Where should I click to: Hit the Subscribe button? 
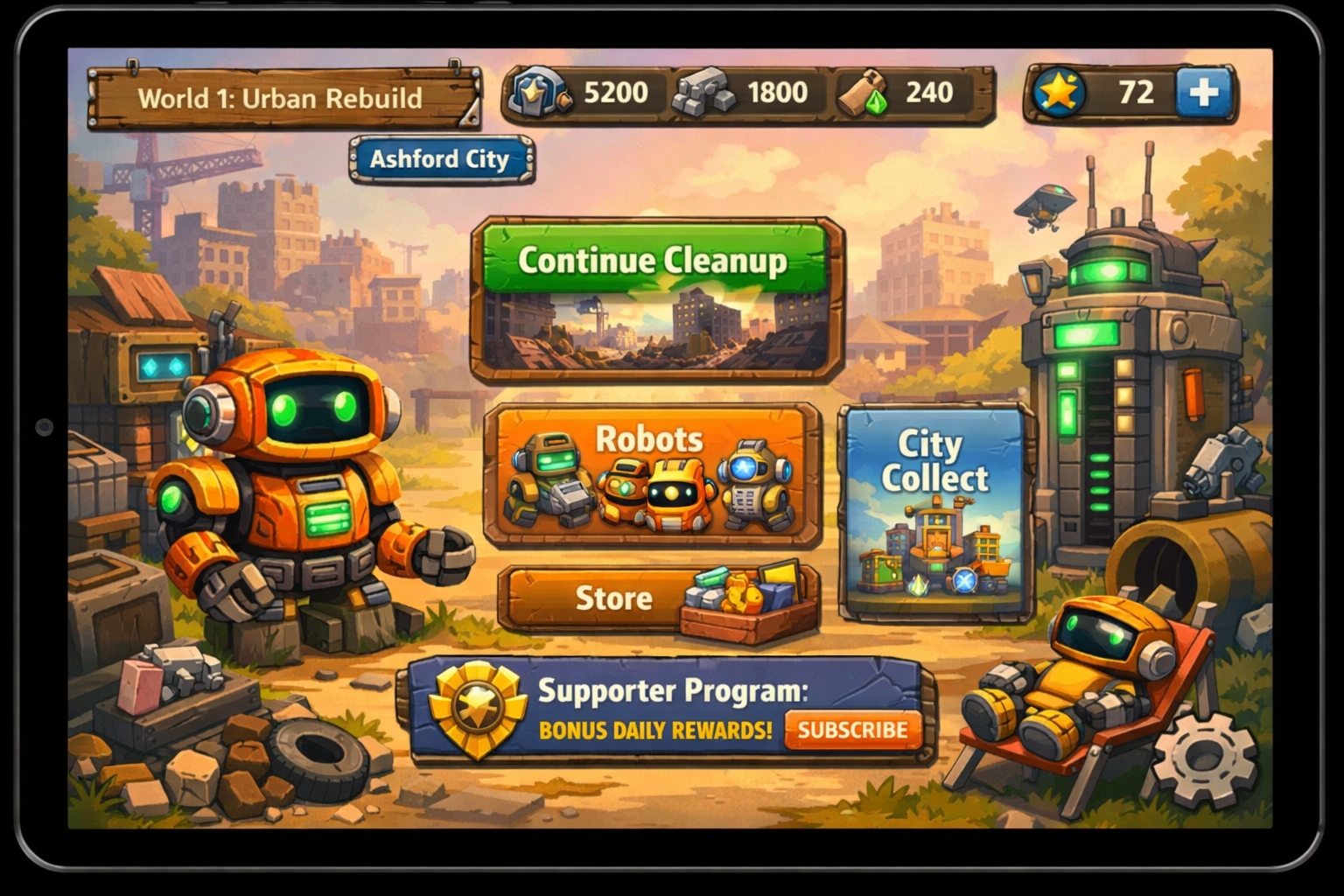(851, 729)
